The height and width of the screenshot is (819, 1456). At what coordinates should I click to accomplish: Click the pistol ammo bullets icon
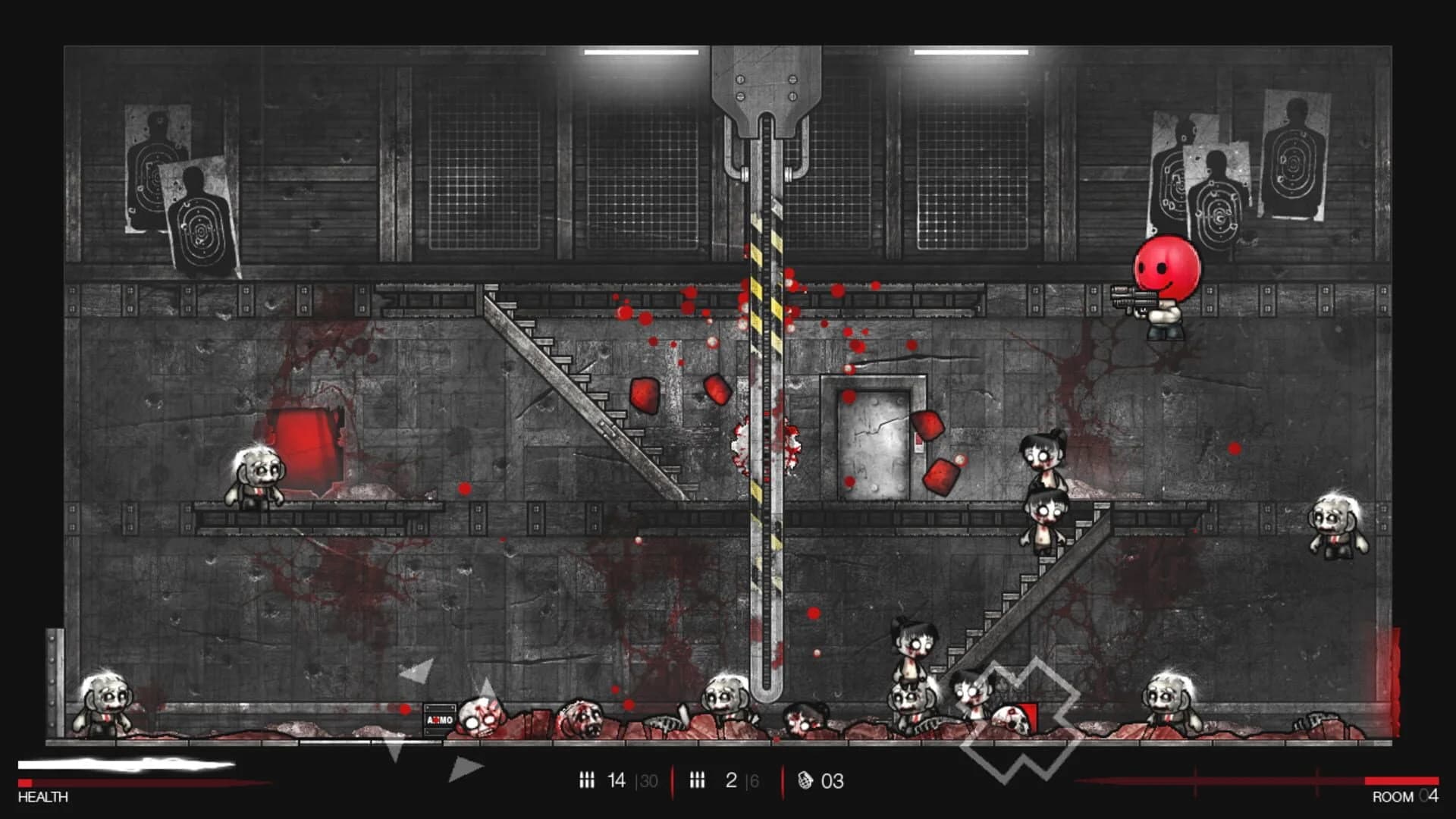click(698, 780)
